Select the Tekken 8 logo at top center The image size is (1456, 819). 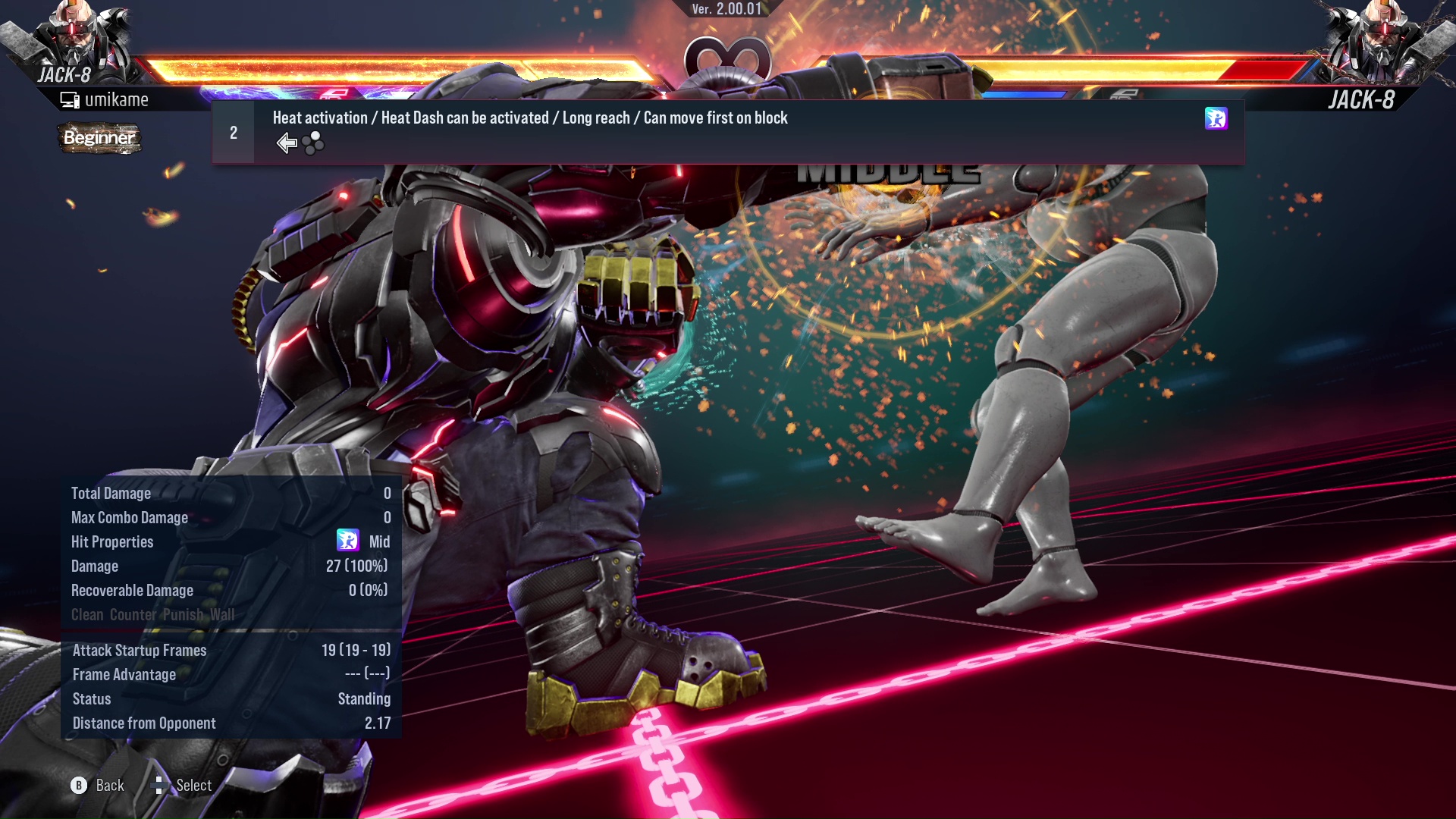click(x=726, y=57)
